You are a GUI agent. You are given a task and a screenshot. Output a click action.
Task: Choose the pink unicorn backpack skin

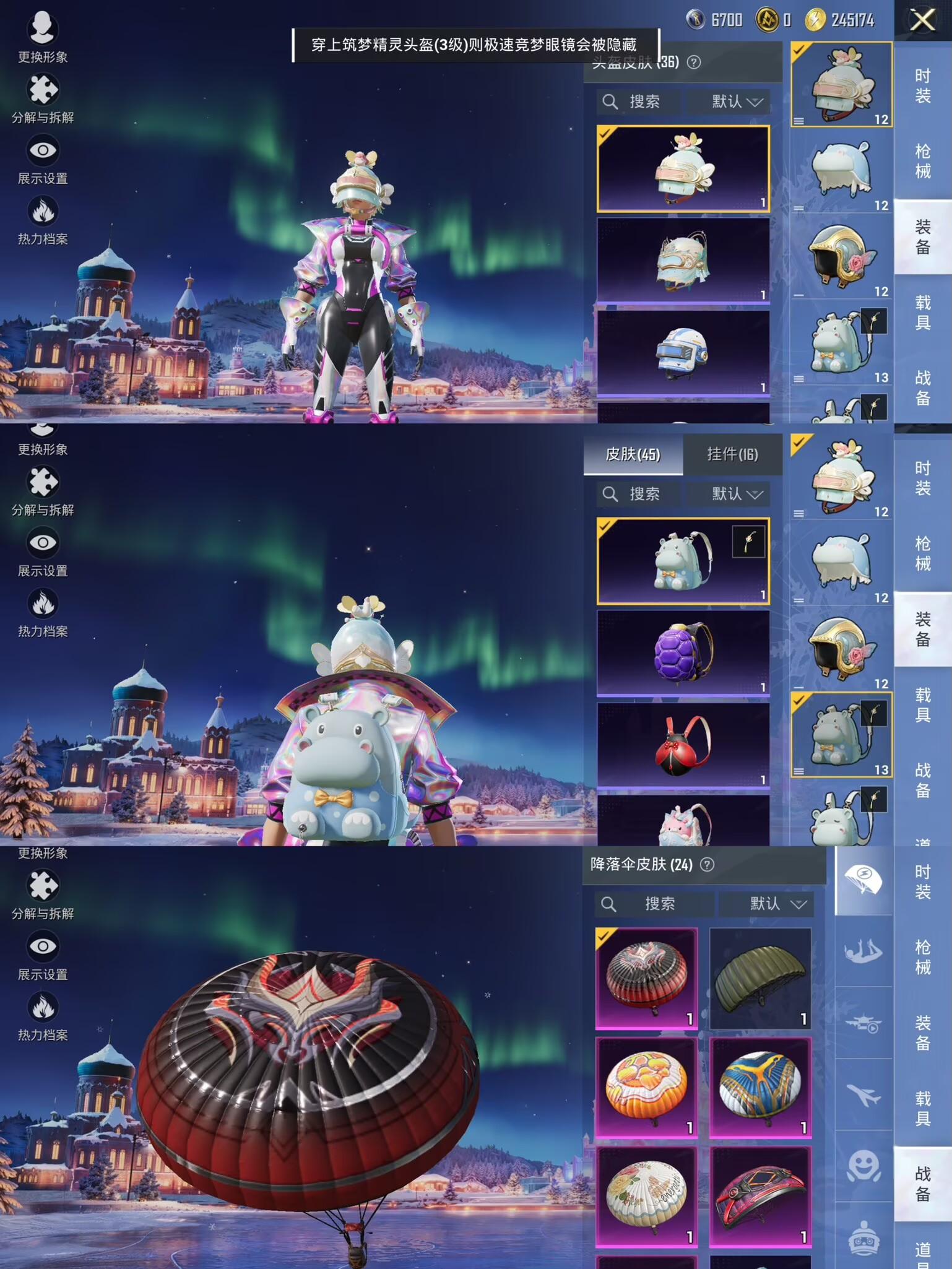(x=683, y=822)
